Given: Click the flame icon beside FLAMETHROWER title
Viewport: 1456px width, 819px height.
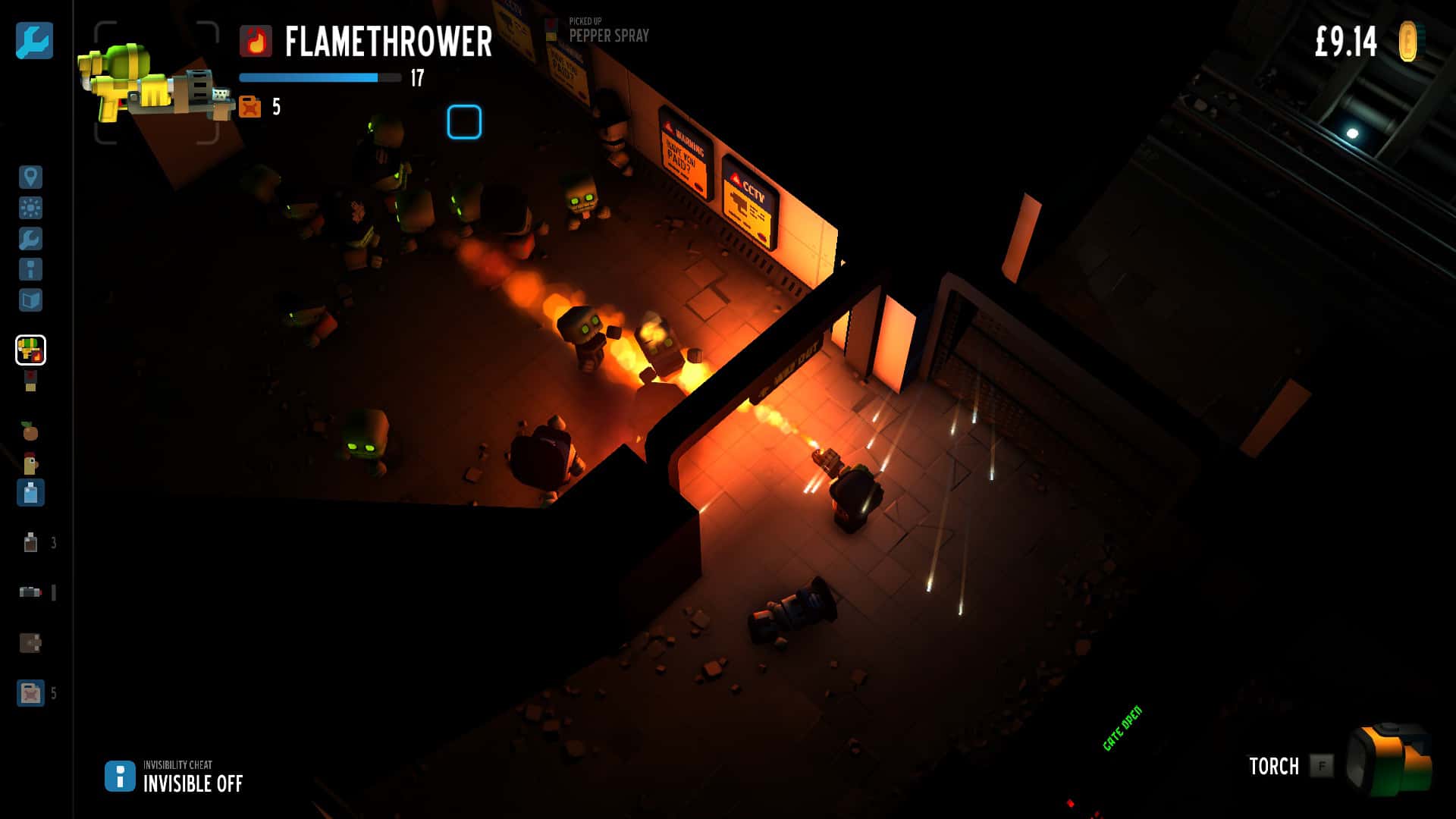Looking at the screenshot, I should click(255, 43).
